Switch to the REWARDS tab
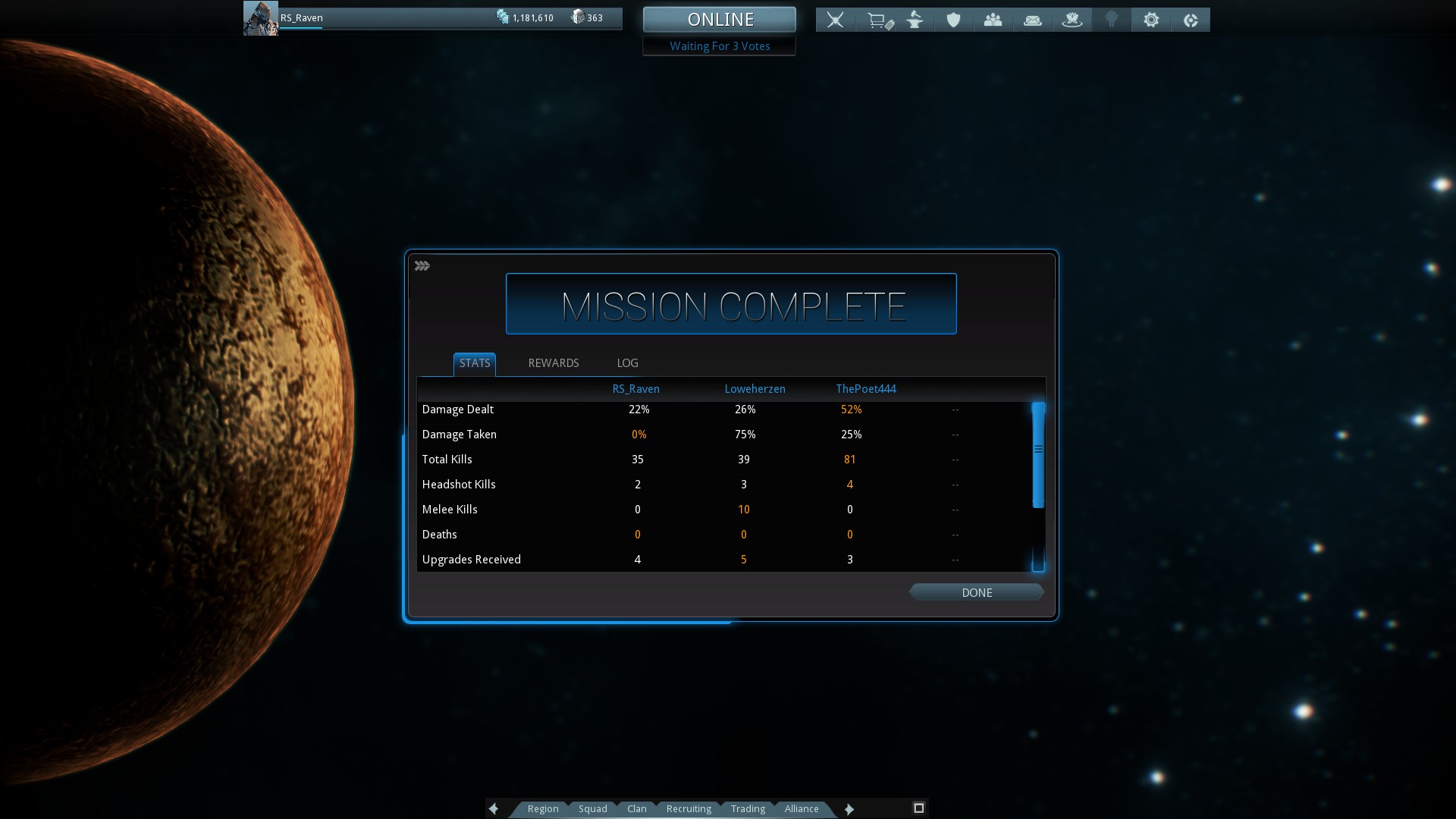Image resolution: width=1456 pixels, height=819 pixels. click(554, 363)
